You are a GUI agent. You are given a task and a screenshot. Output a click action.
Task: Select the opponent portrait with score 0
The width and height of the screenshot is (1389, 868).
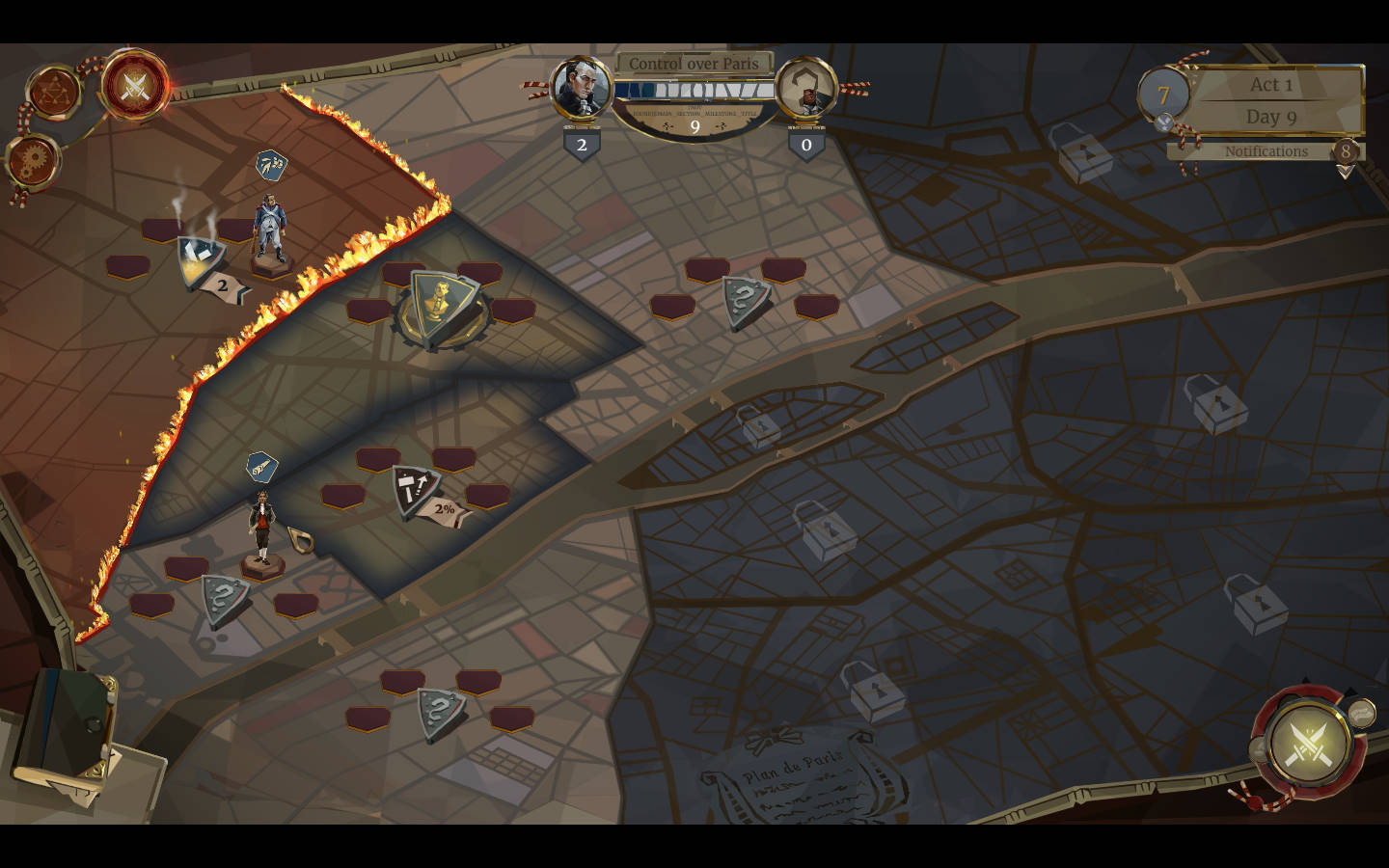[x=805, y=90]
